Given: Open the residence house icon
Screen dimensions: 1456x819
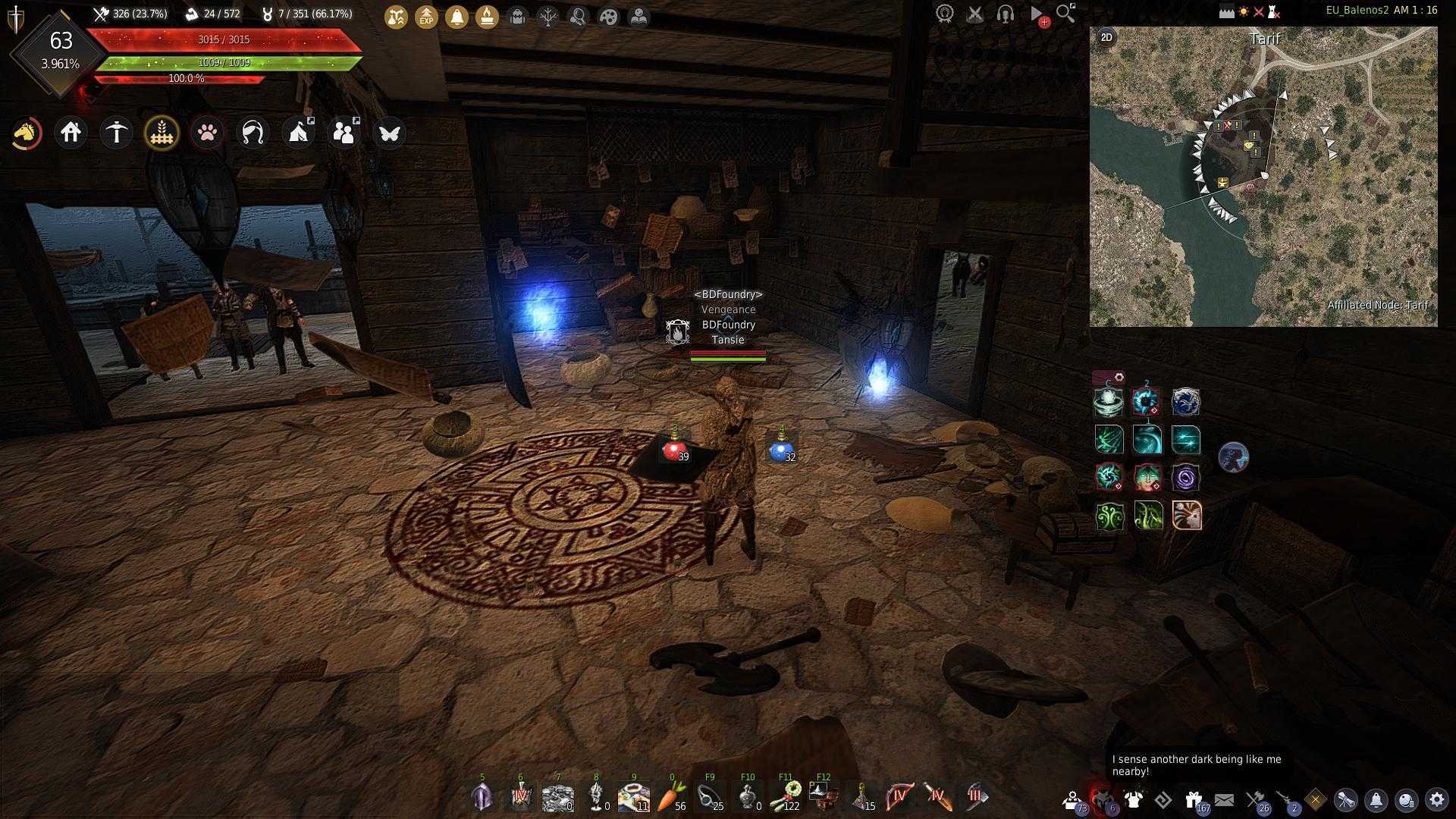Looking at the screenshot, I should (x=71, y=133).
